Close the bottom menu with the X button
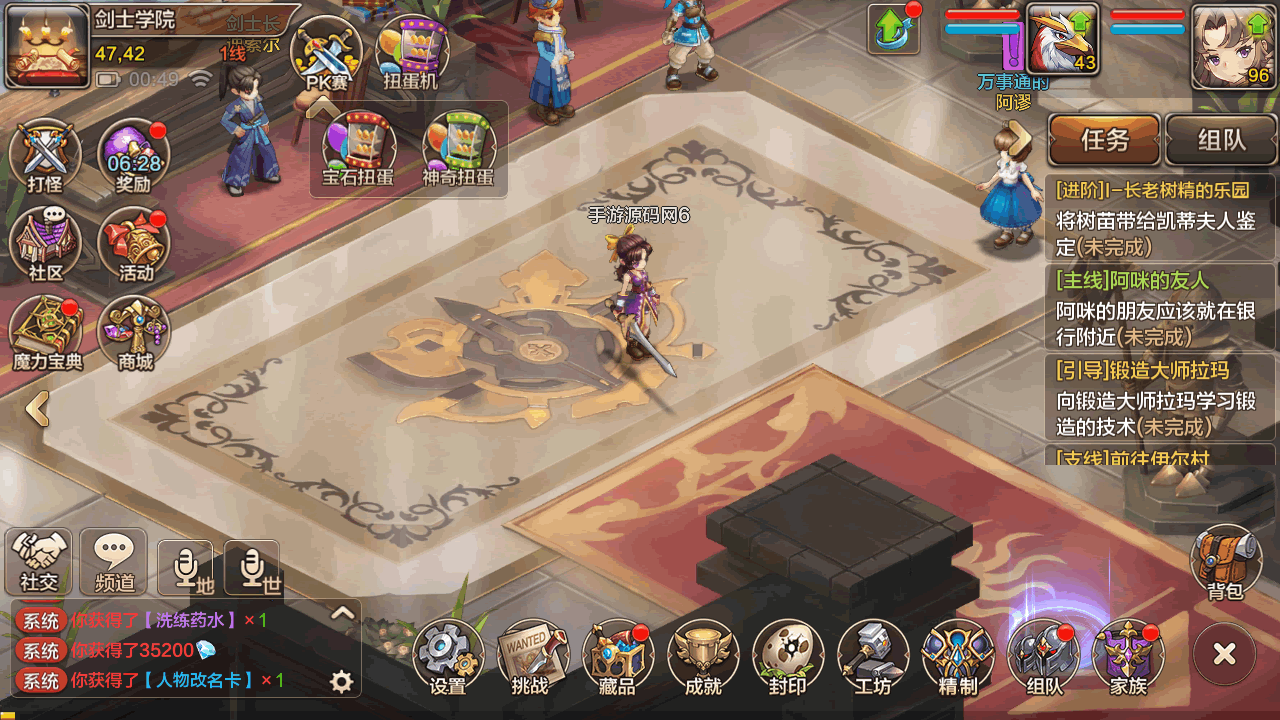1280x720 pixels. tap(1224, 655)
